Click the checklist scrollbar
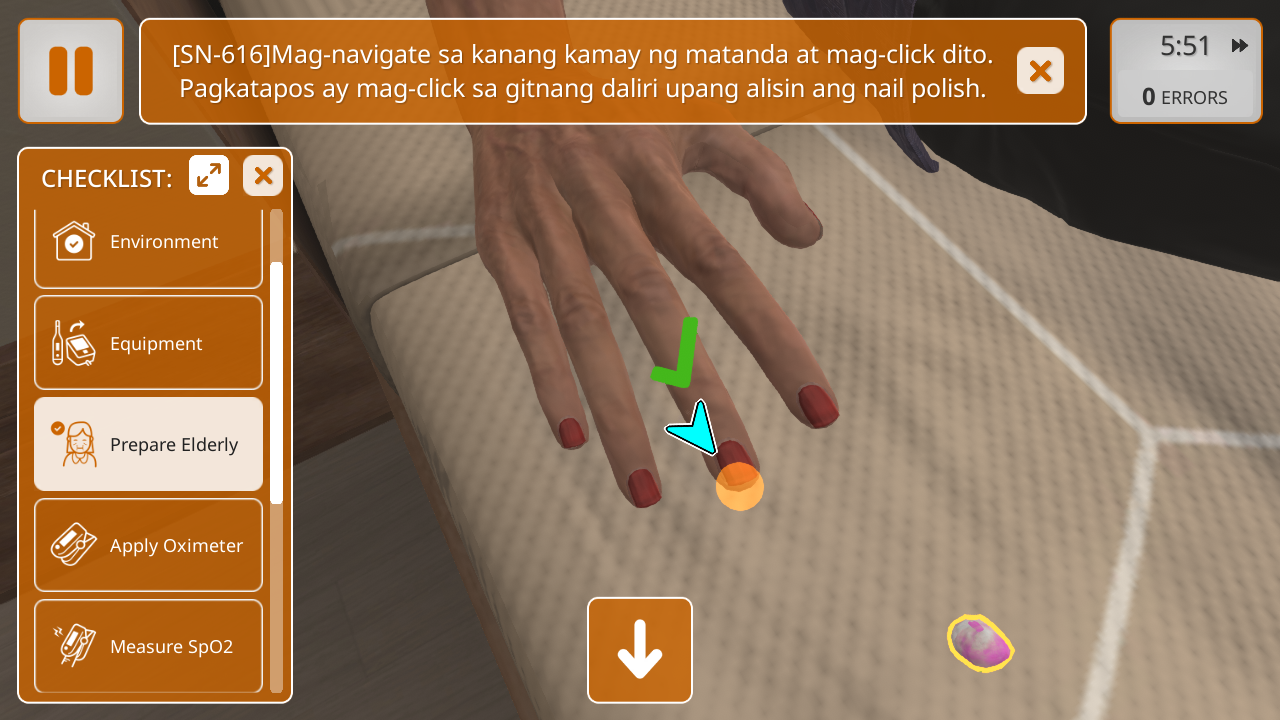The height and width of the screenshot is (720, 1280). pos(276,380)
